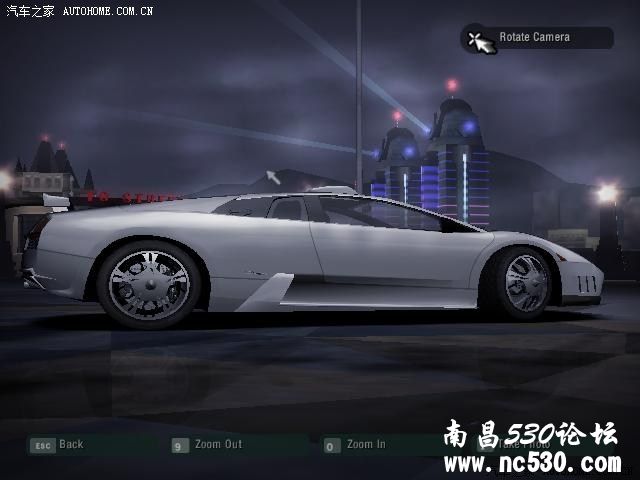Go back using the Back button
The height and width of the screenshot is (480, 640).
click(58, 445)
